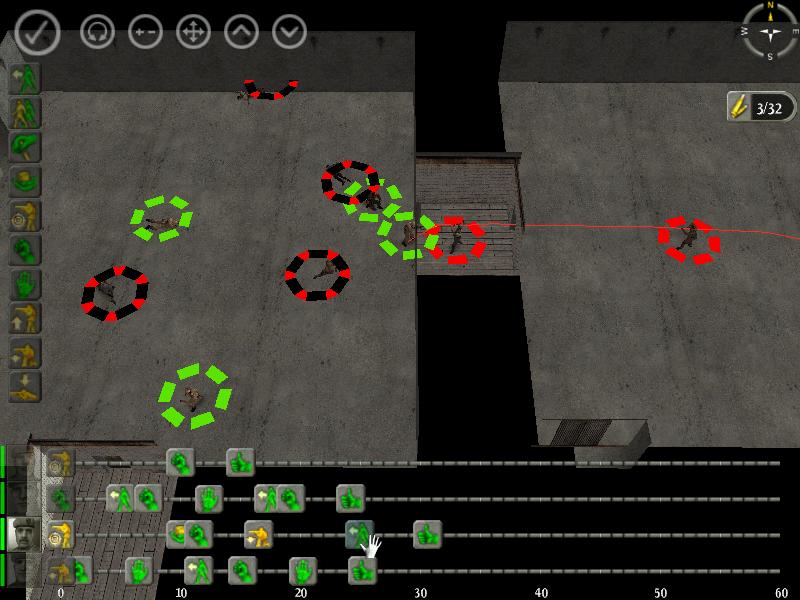Open the compass in the corner

(x=770, y=30)
